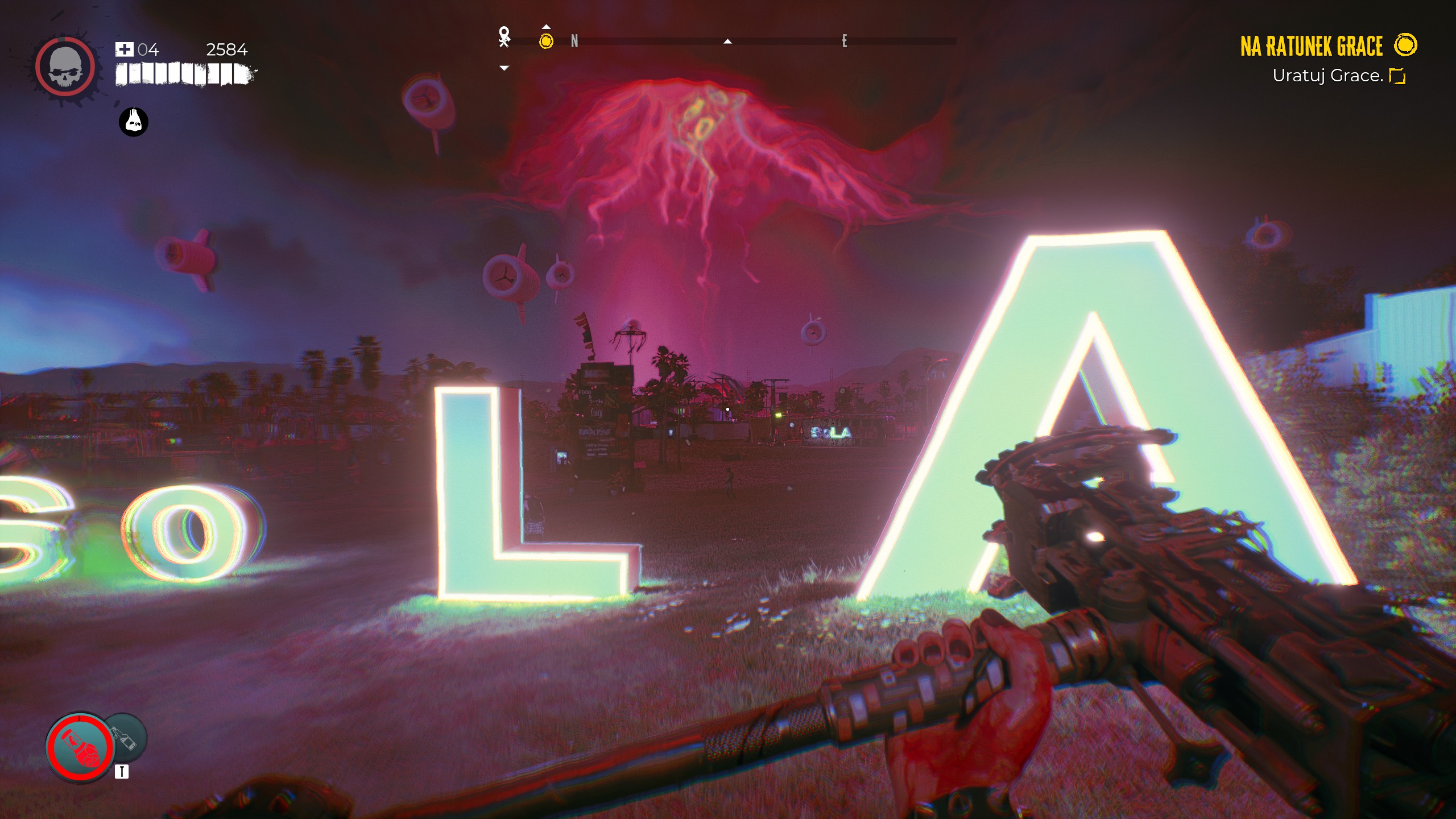This screenshot has width=1456, height=819.
Task: Click the Uratuj Grace objective line
Action: [x=1327, y=76]
